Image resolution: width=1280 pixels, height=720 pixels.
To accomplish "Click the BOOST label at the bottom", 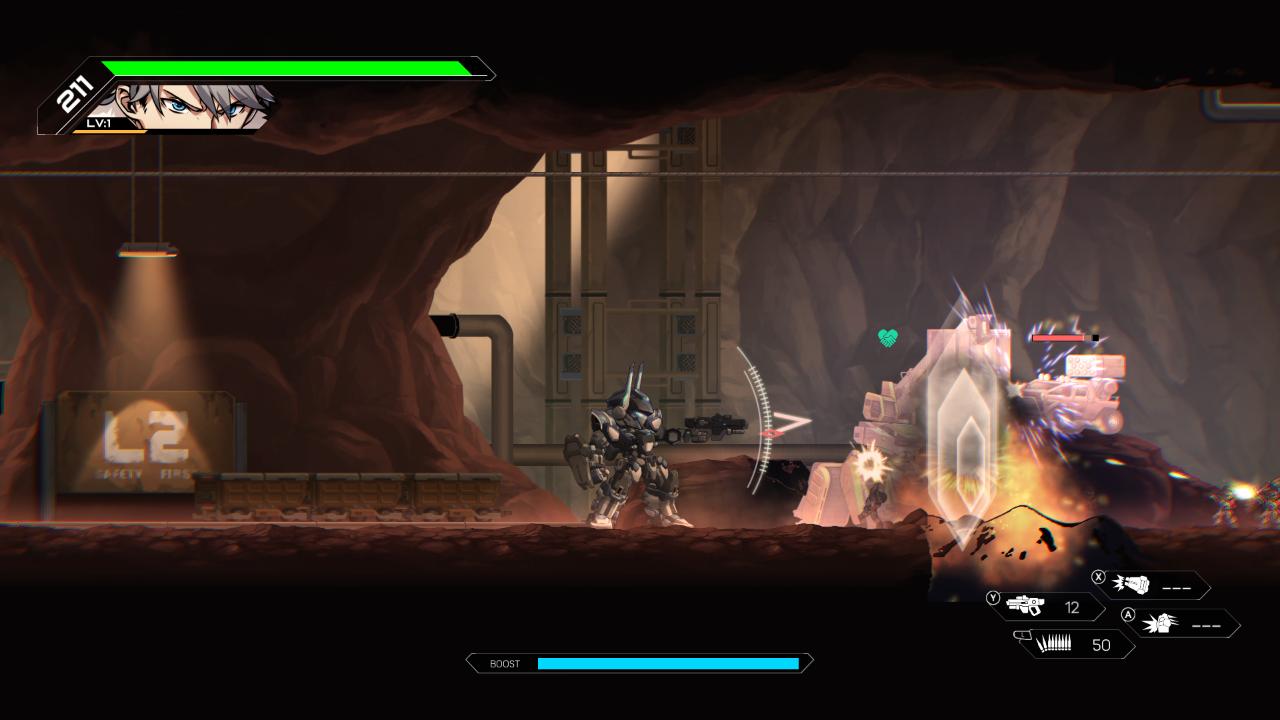I will [x=505, y=663].
